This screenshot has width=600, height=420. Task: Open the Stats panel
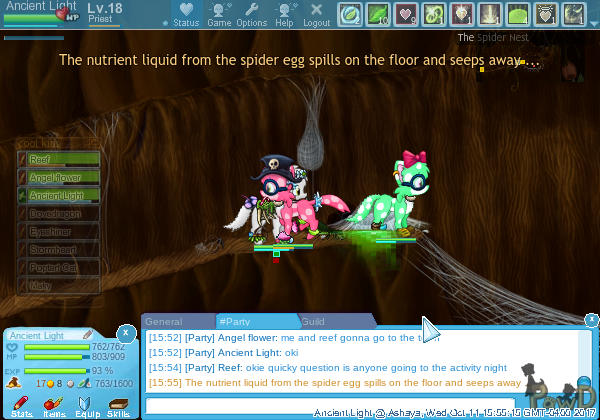coord(22,405)
